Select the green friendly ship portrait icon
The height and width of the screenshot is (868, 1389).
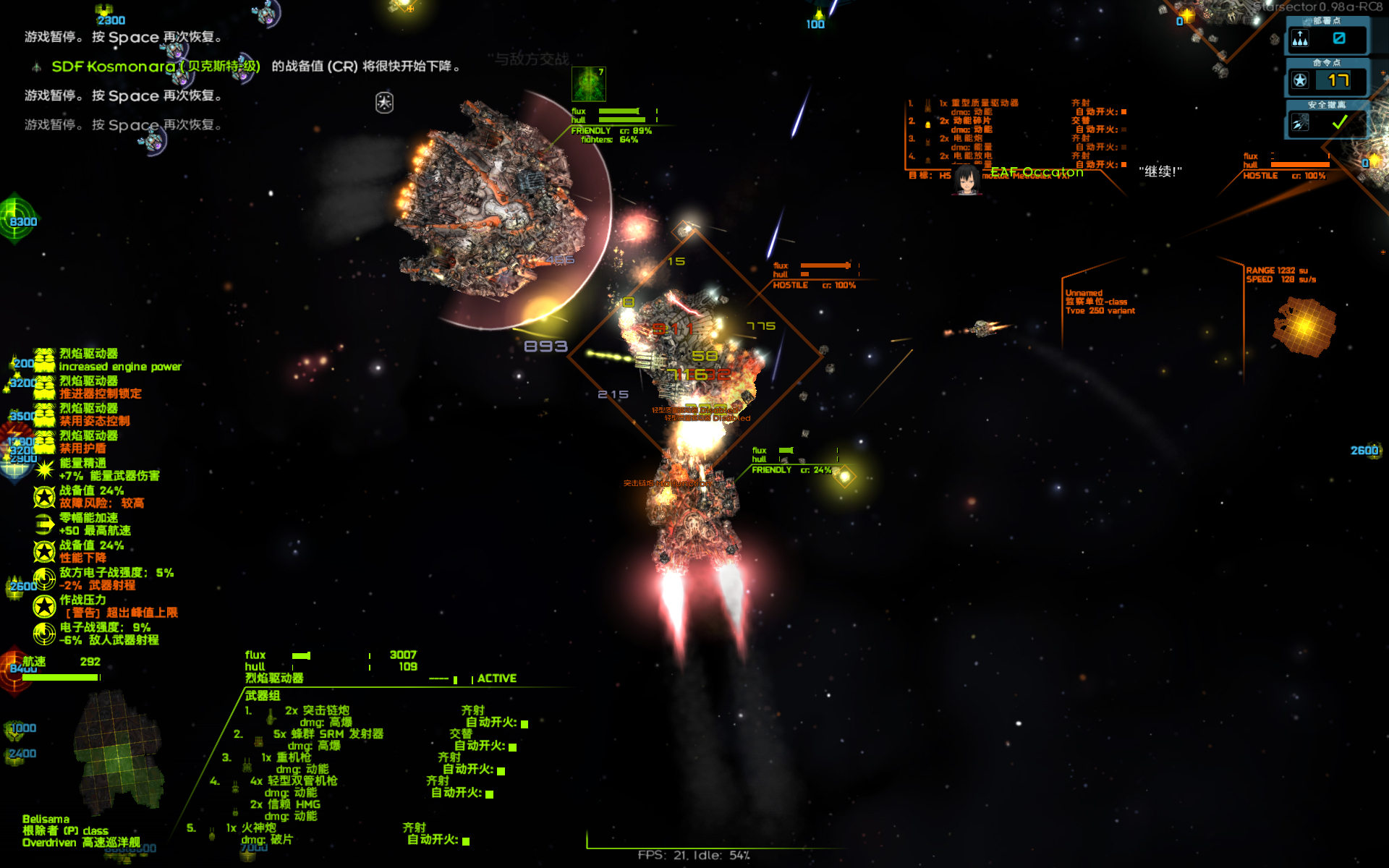point(588,84)
